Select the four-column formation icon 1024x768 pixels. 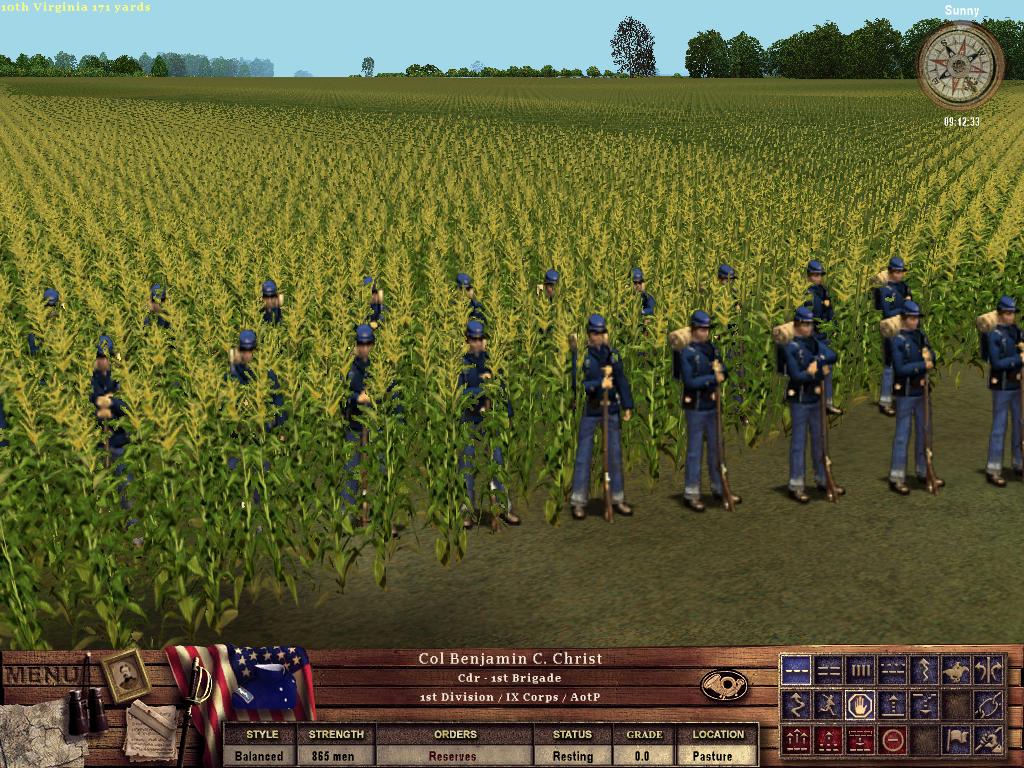860,670
